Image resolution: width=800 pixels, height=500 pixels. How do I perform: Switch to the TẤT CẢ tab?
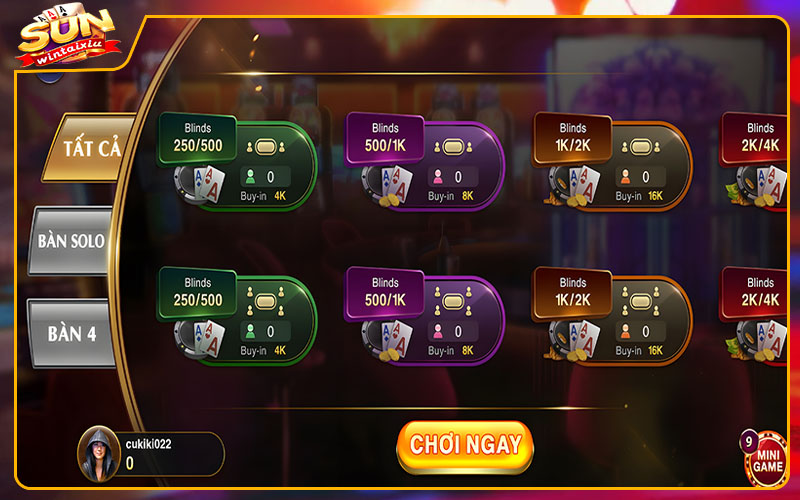click(90, 148)
